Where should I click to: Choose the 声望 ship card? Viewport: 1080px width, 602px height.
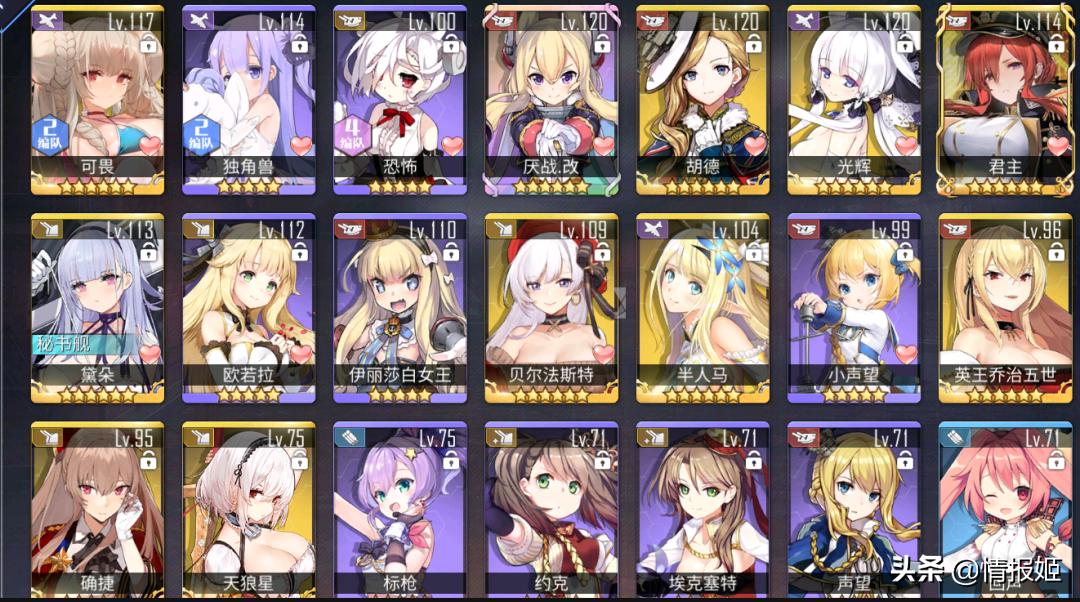(x=853, y=510)
